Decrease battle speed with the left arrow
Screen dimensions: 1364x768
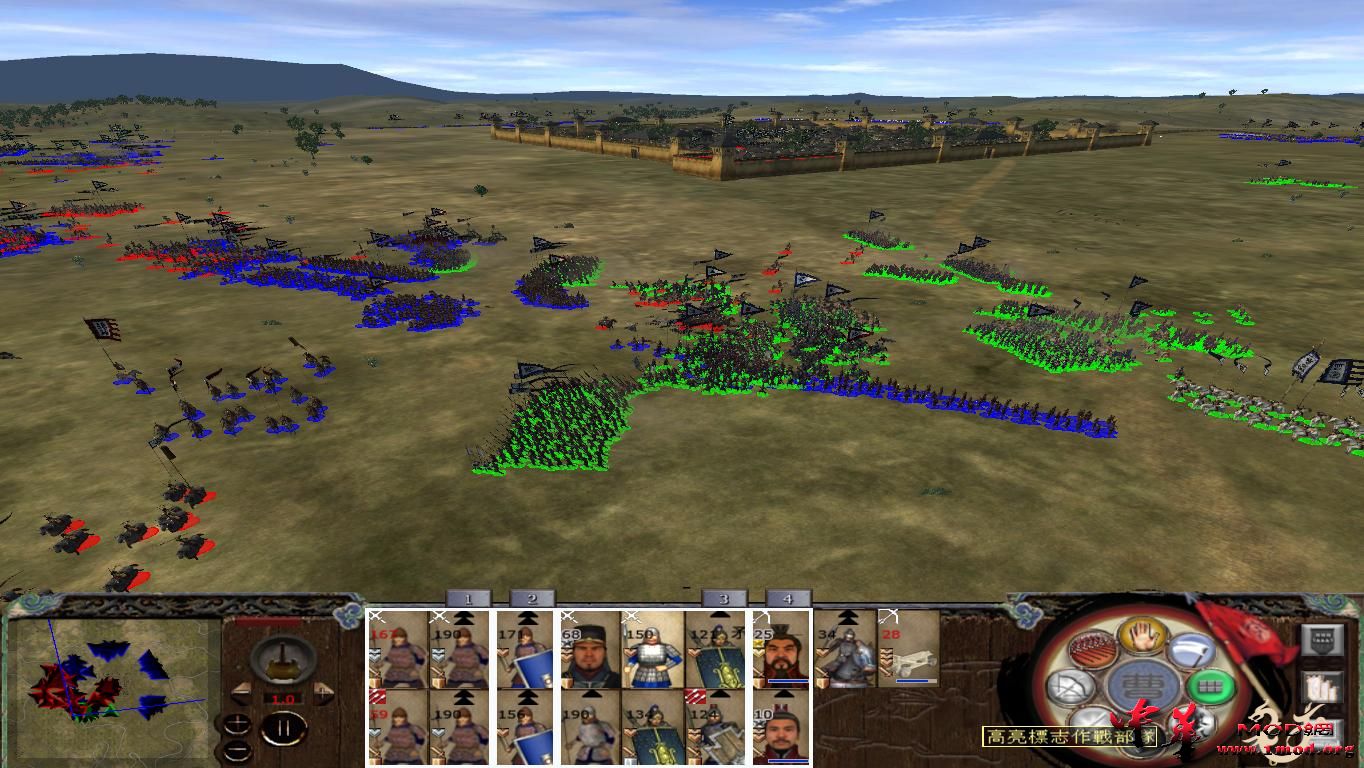pos(243,691)
